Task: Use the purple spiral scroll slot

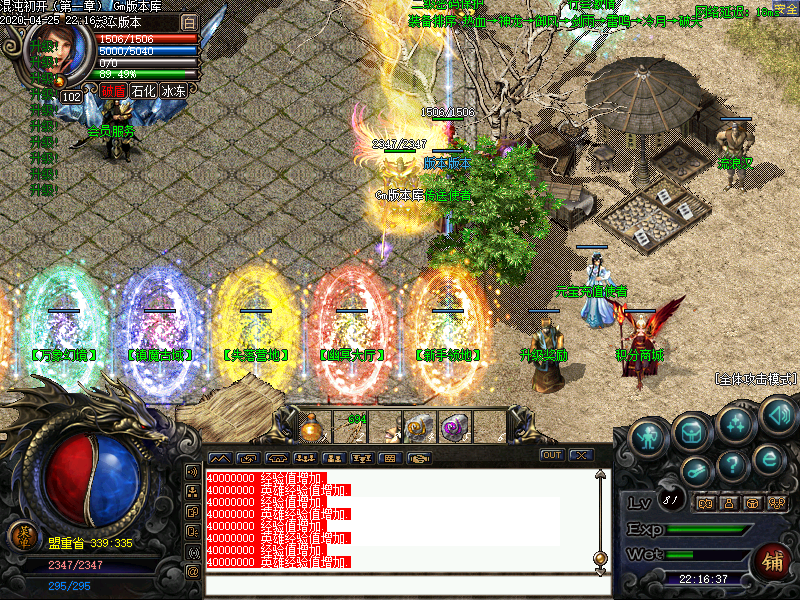Action: tap(454, 427)
